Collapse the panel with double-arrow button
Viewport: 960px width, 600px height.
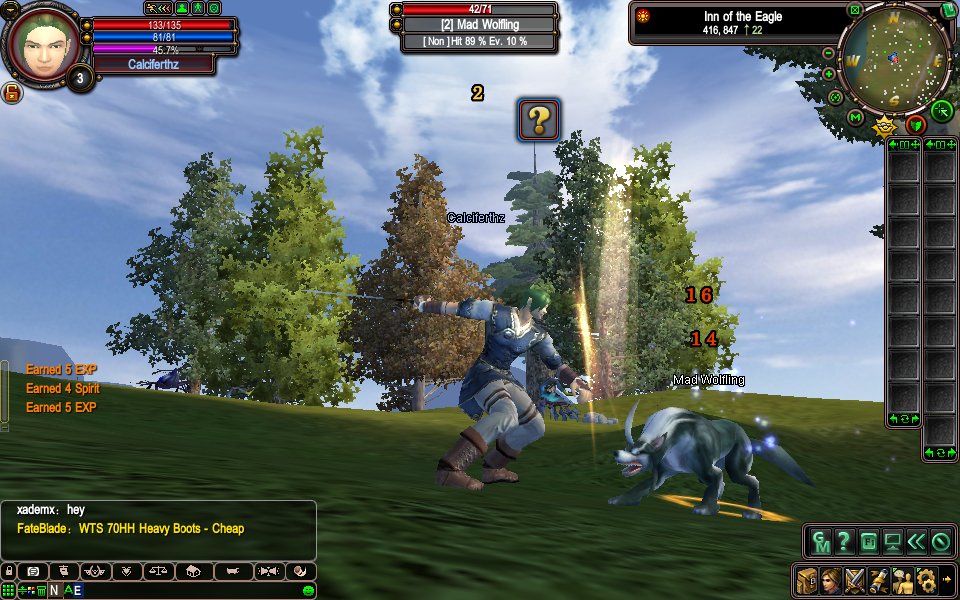[916, 543]
